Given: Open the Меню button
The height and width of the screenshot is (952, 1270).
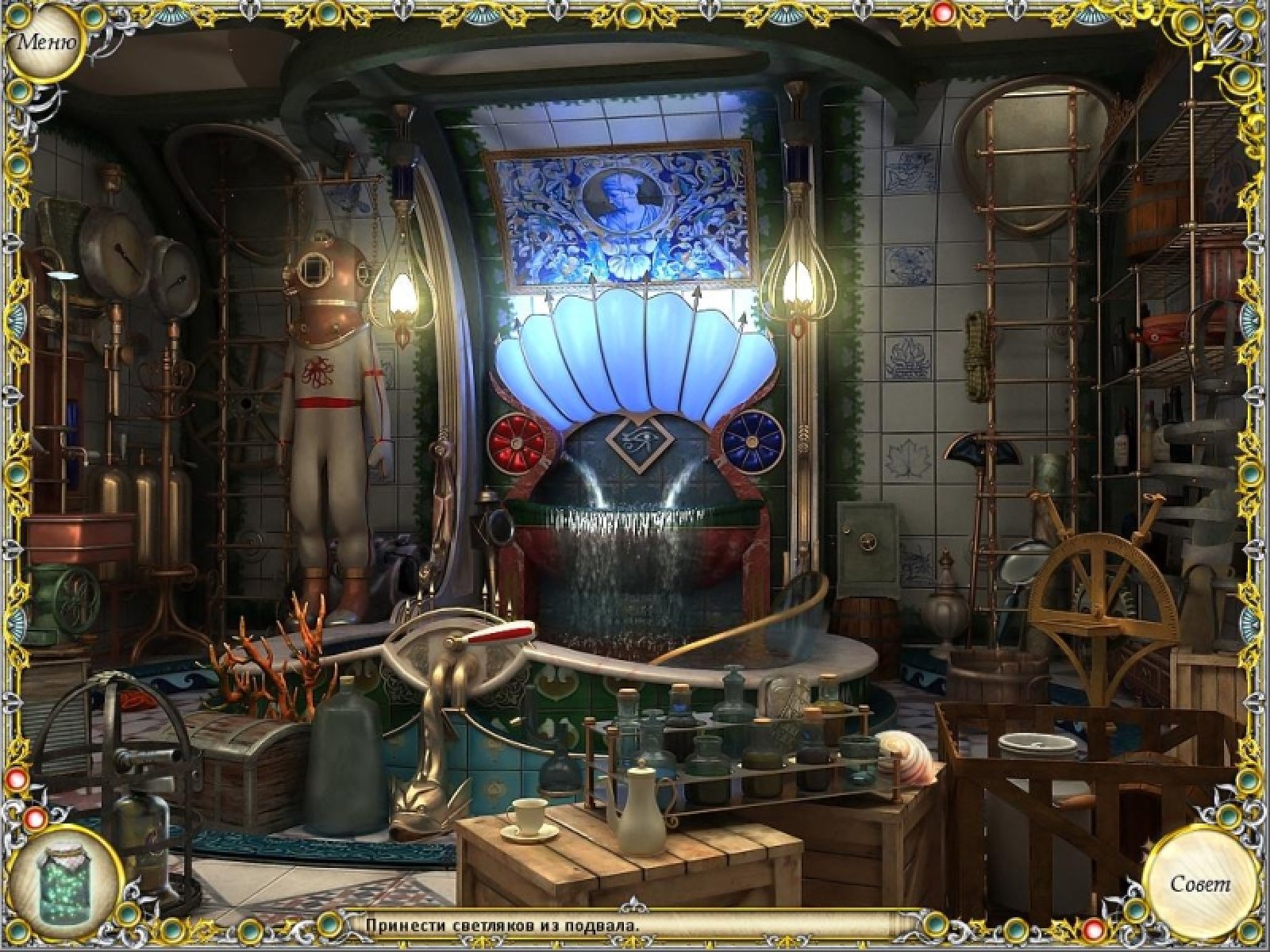Looking at the screenshot, I should (46, 41).
